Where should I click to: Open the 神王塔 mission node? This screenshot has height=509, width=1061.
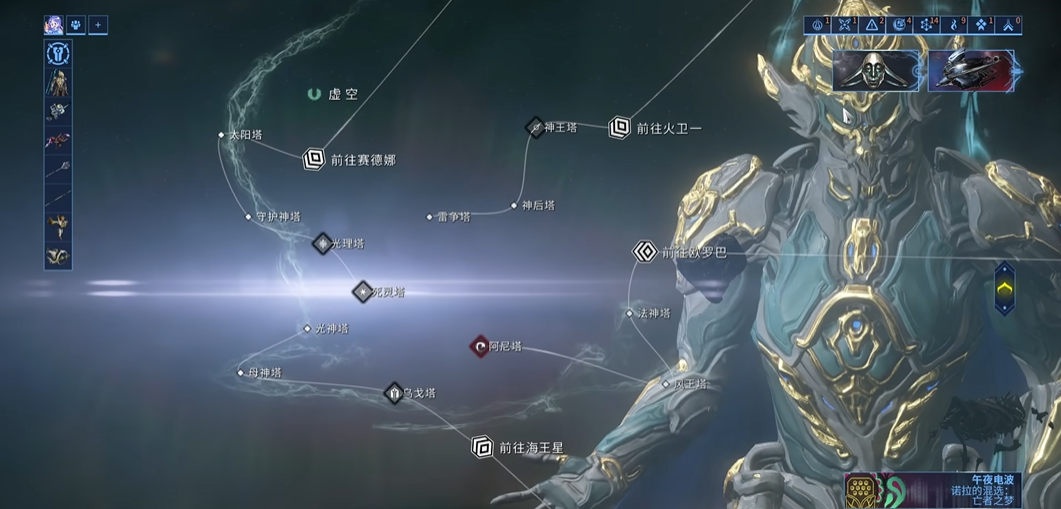coord(536,127)
